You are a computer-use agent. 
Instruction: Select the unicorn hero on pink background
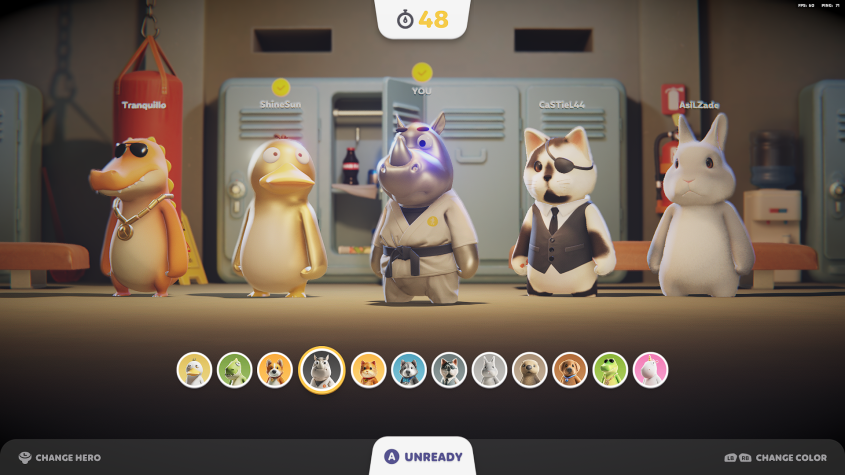[x=650, y=370]
